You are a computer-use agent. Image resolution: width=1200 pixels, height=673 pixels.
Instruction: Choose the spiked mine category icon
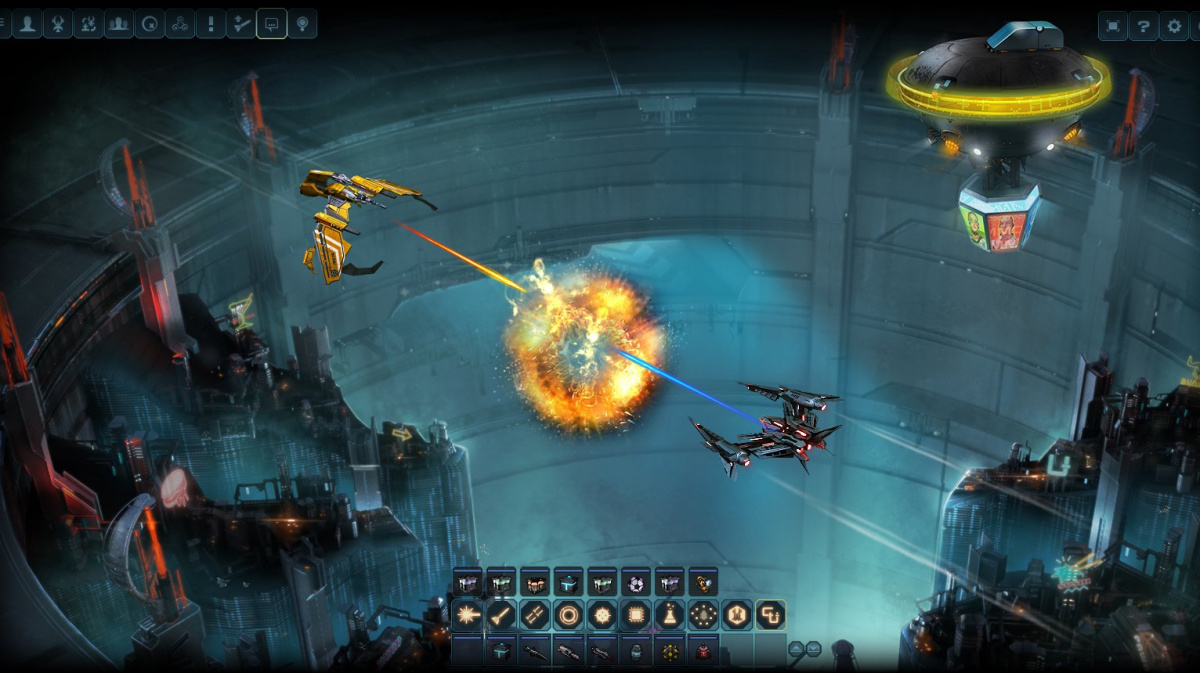pos(603,615)
